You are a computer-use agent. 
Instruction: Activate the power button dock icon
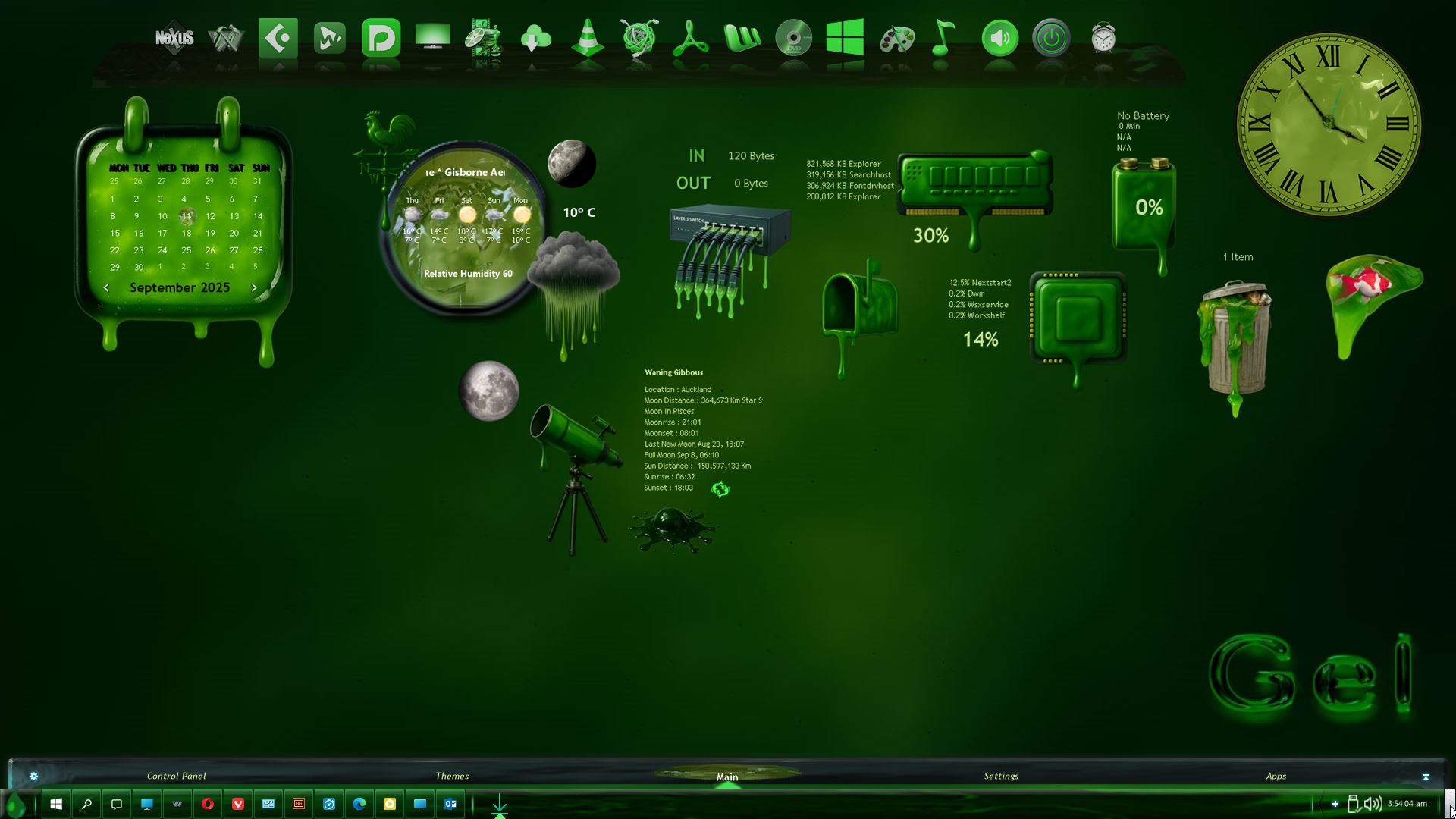point(1051,37)
